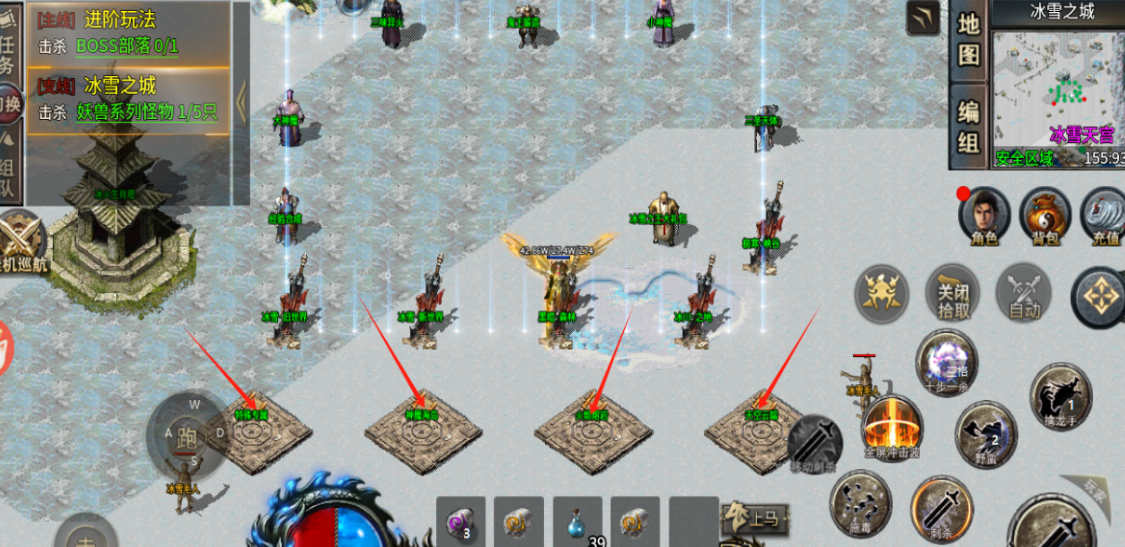Use the 擒龙手 skill
Image resolution: width=1125 pixels, height=547 pixels.
1060,396
